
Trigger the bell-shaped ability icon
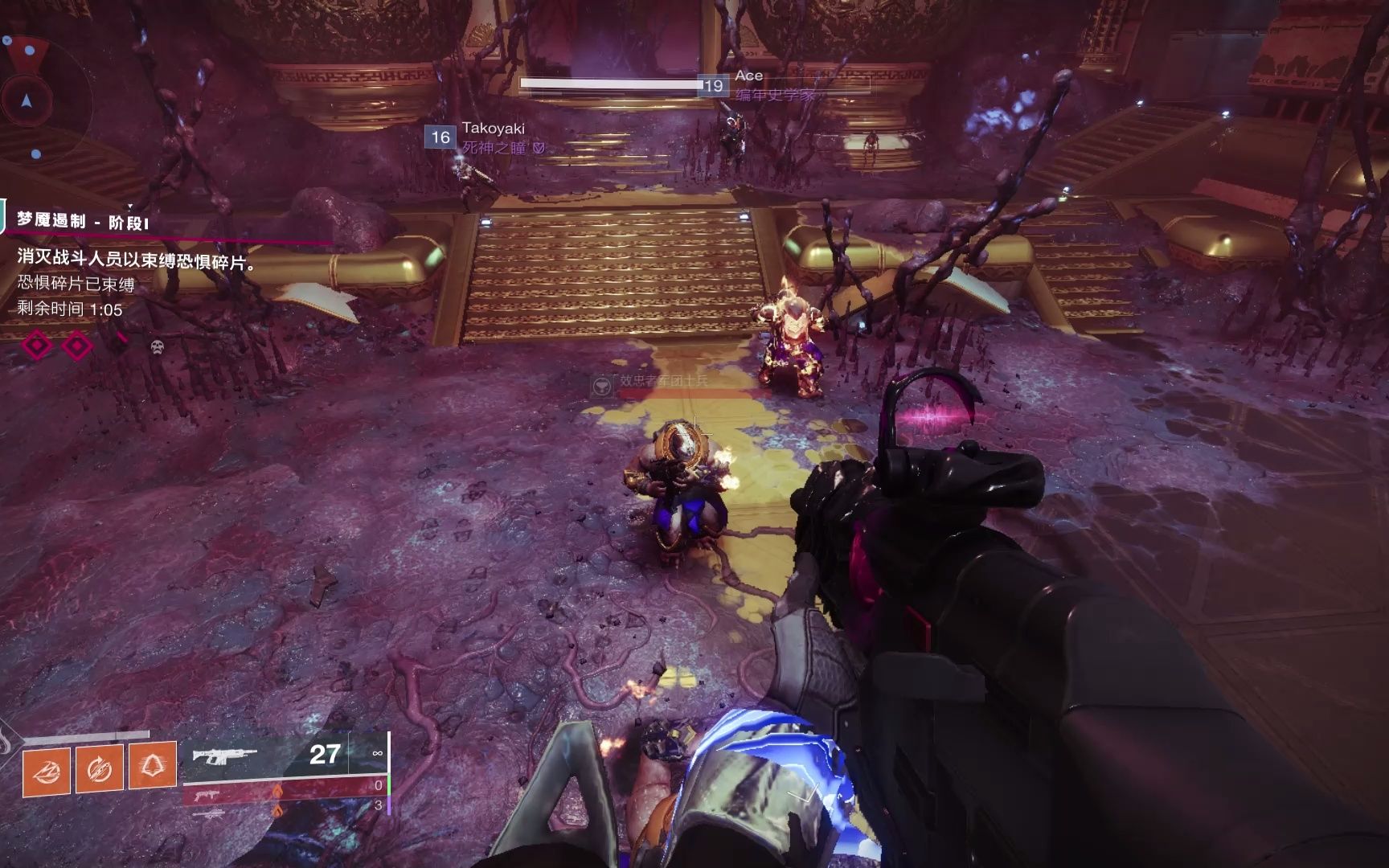pos(152,766)
